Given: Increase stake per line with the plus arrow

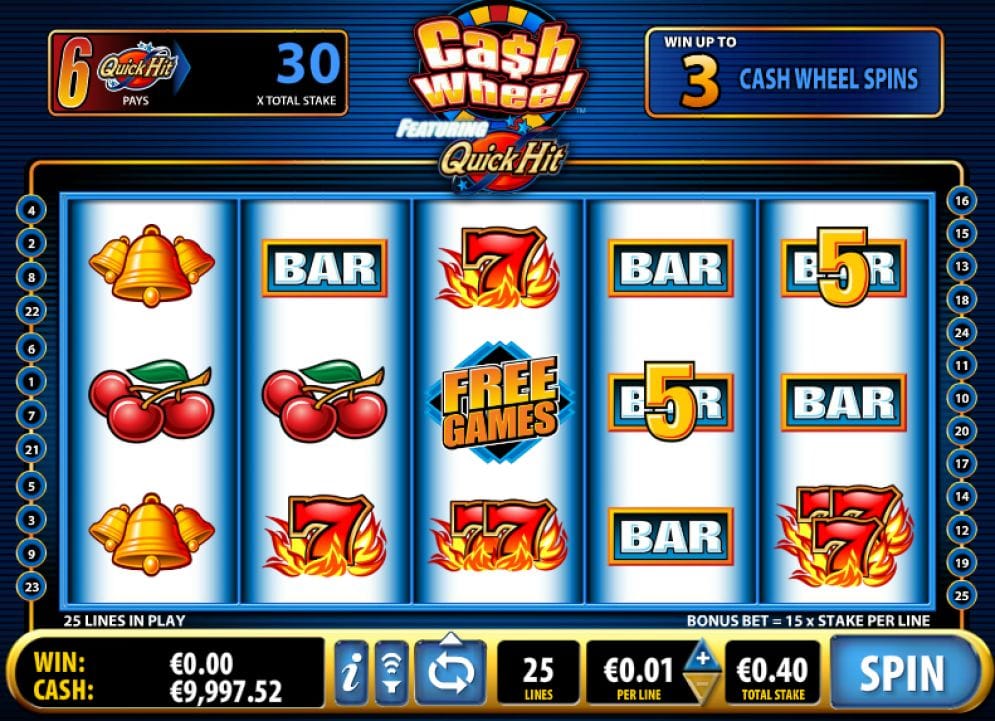Looking at the screenshot, I should tap(702, 658).
